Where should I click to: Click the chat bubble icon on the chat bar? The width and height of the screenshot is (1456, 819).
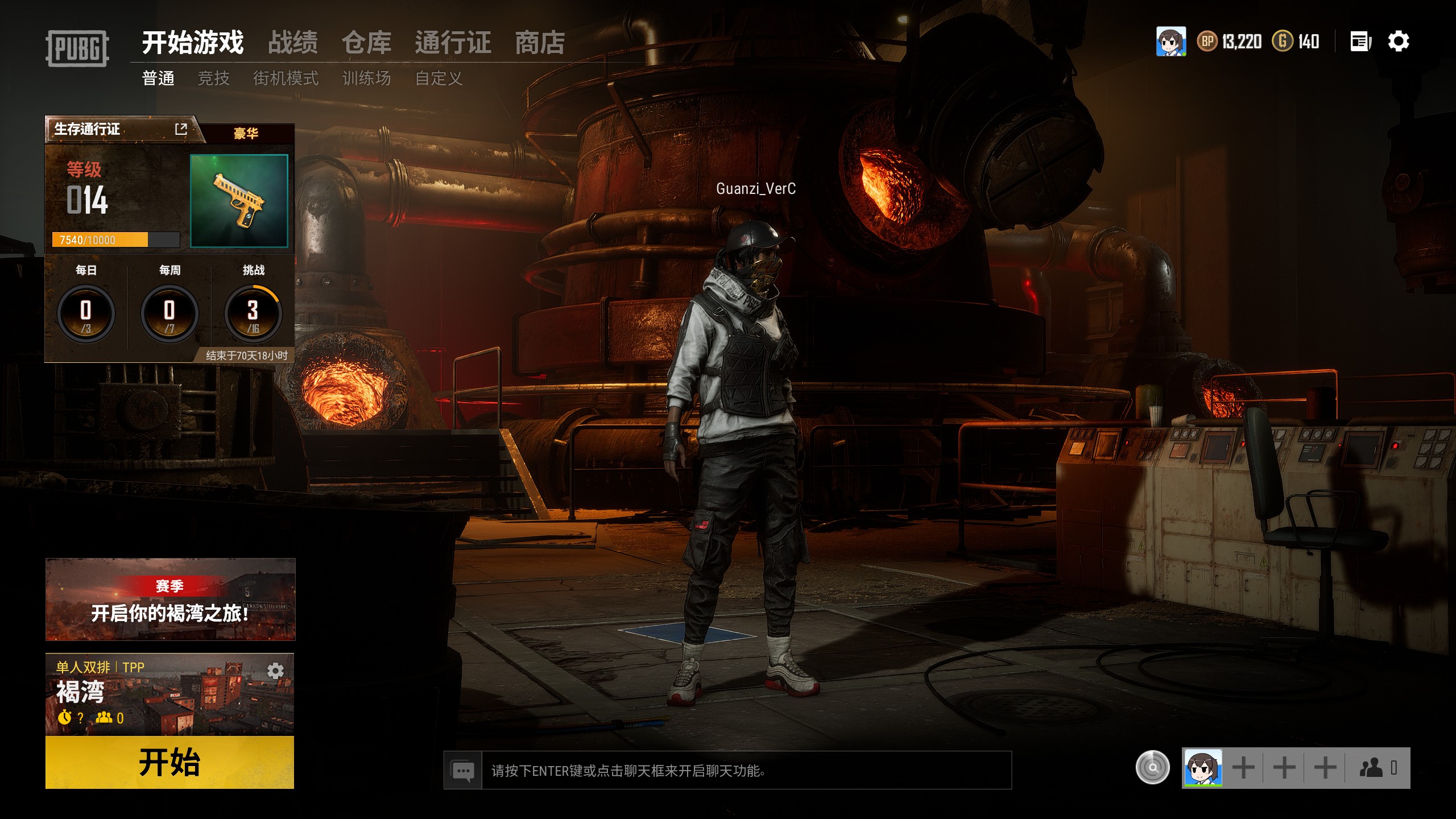pyautogui.click(x=464, y=771)
